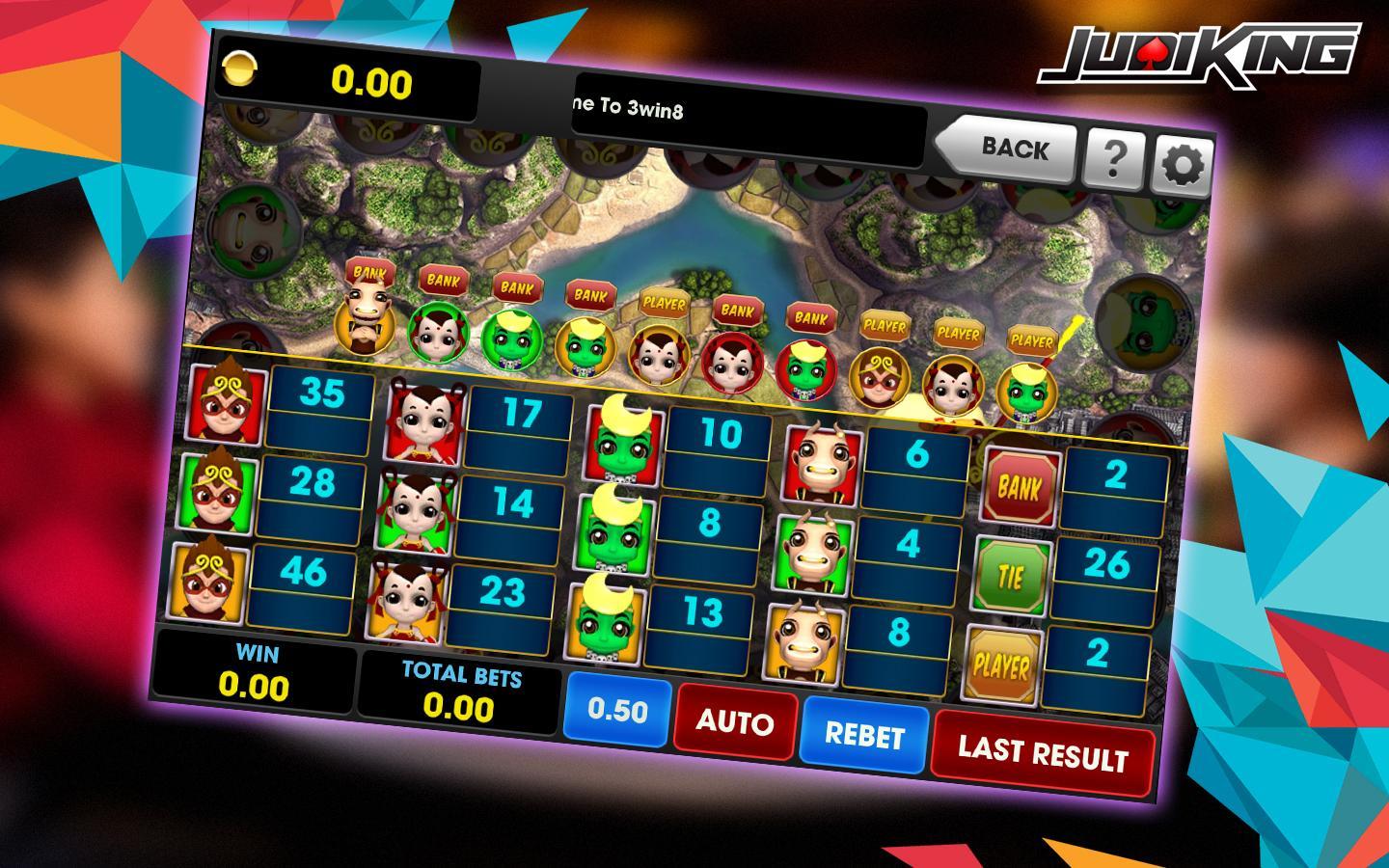This screenshot has width=1389, height=868.
Task: Bet on the BANK tile
Action: click(x=1020, y=488)
